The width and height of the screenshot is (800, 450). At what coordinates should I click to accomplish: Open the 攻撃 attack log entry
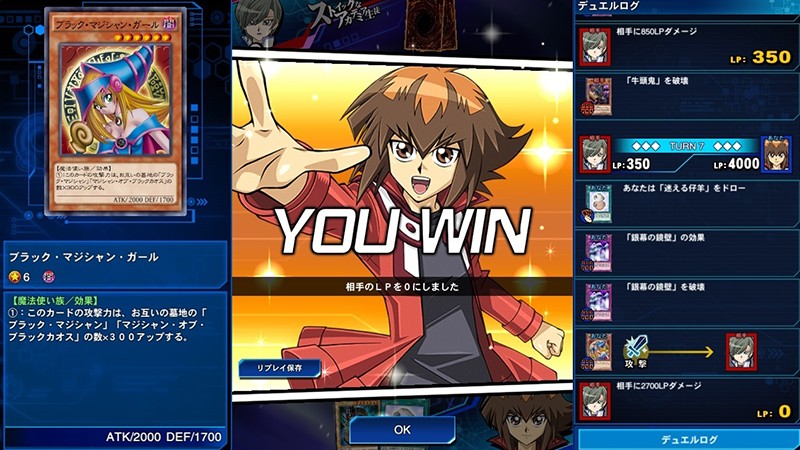[x=688, y=350]
